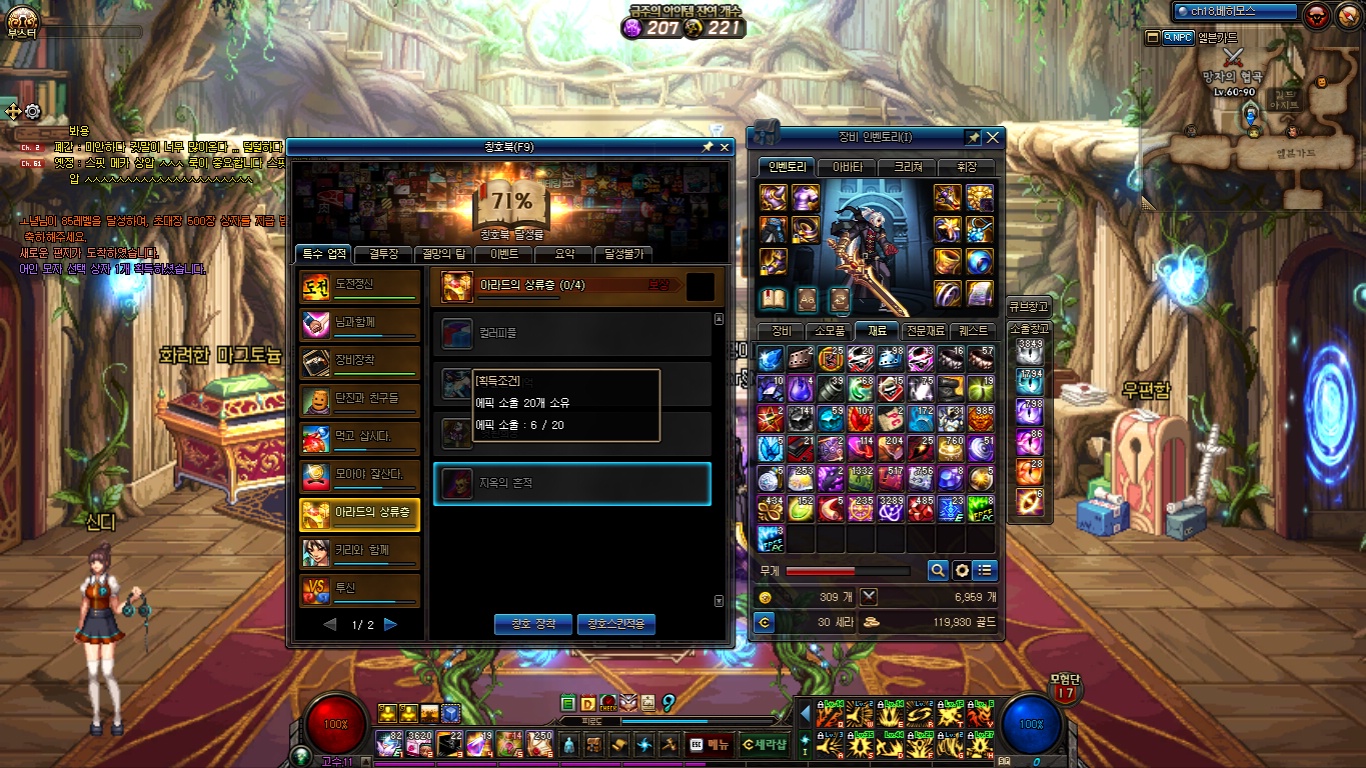
Task: Select the 먹고 삽시다 category row
Action: coord(360,437)
